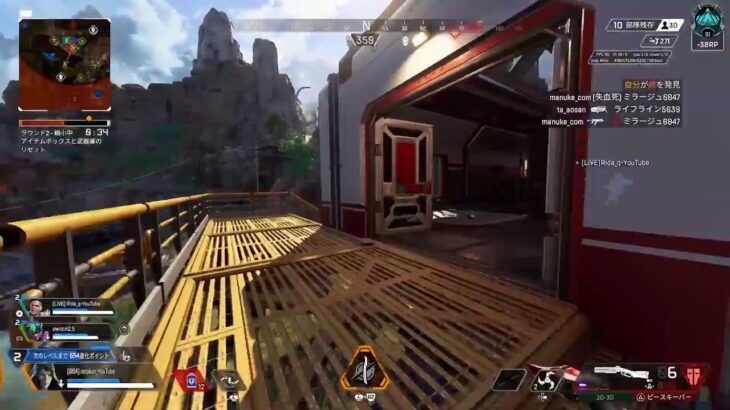
Task: Select the shield cell consumable
Action: (189, 379)
